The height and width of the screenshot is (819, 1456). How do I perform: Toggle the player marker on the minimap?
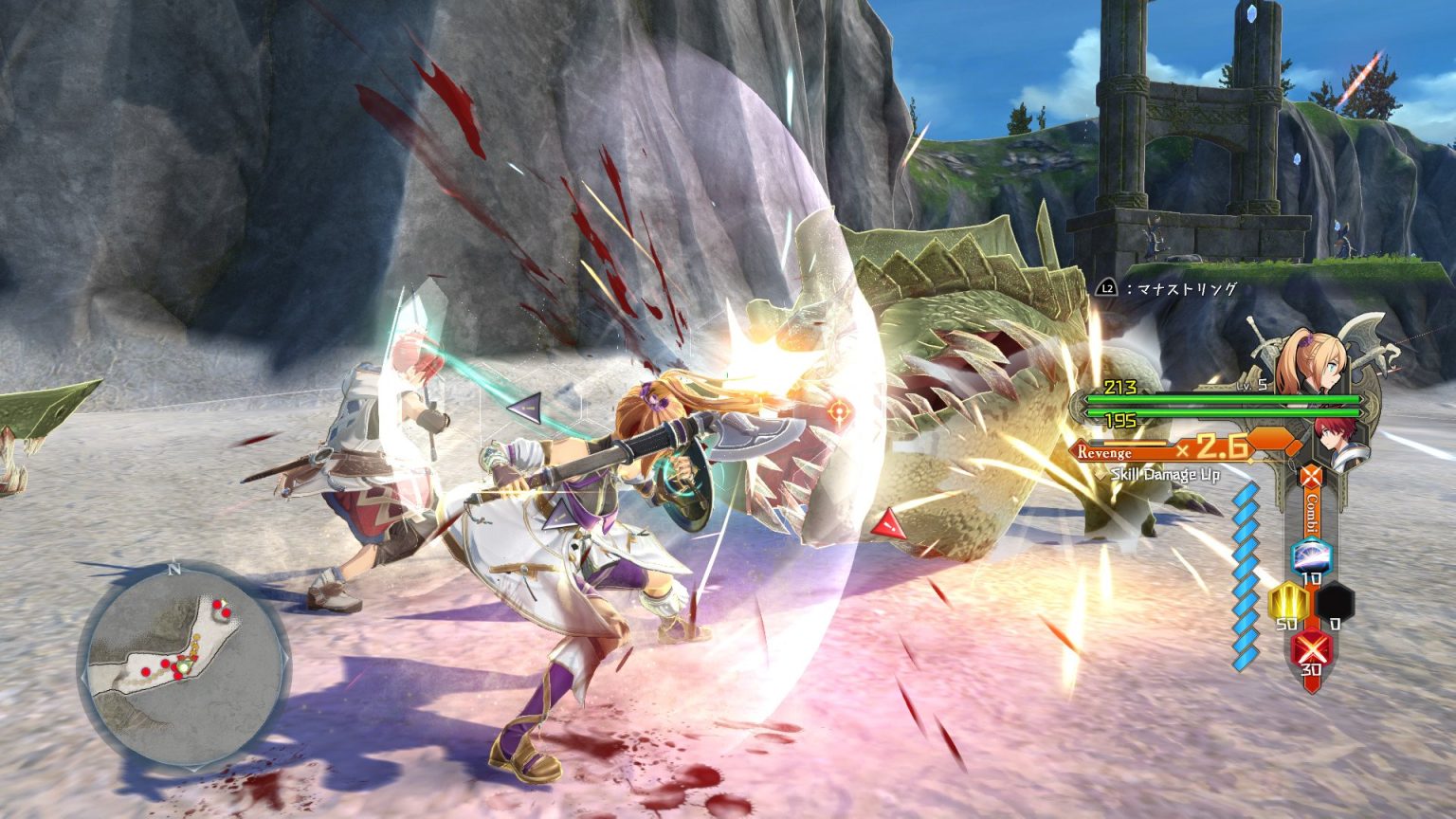[182, 667]
